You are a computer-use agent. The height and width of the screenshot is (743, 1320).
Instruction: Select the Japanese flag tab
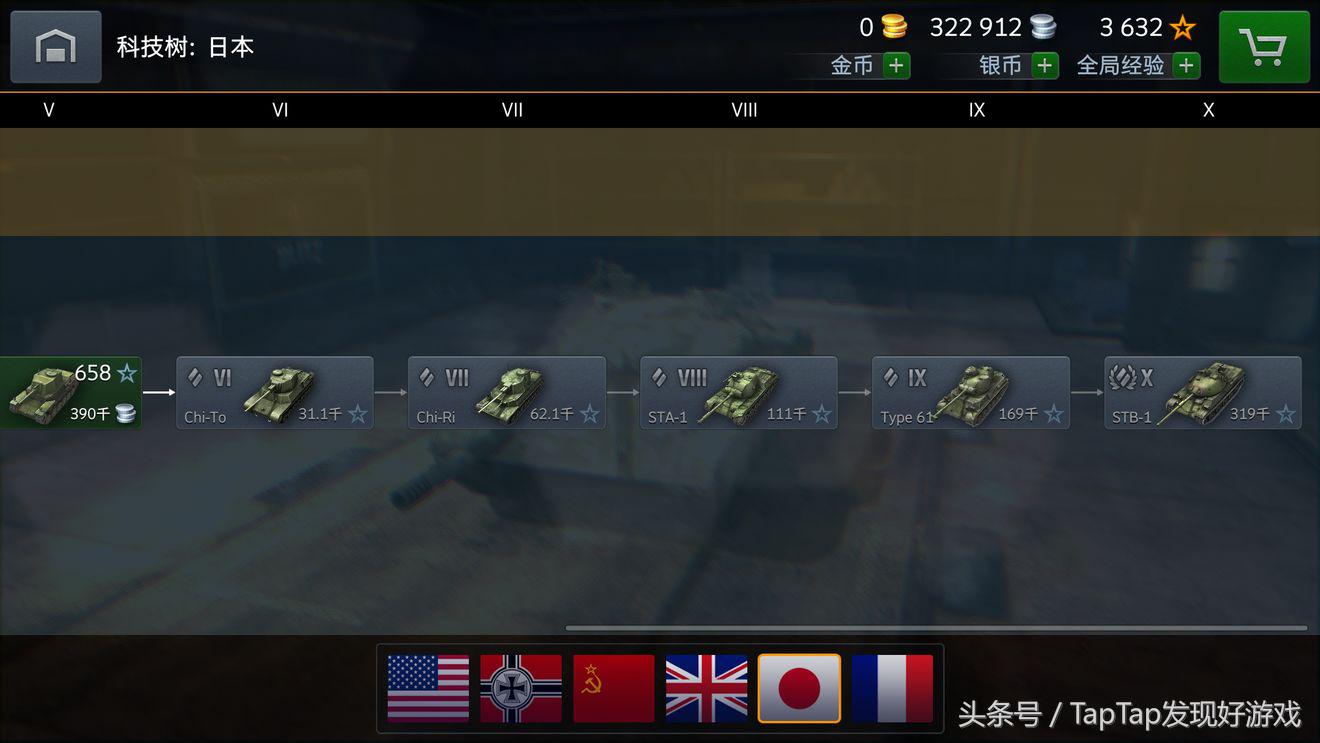[799, 688]
